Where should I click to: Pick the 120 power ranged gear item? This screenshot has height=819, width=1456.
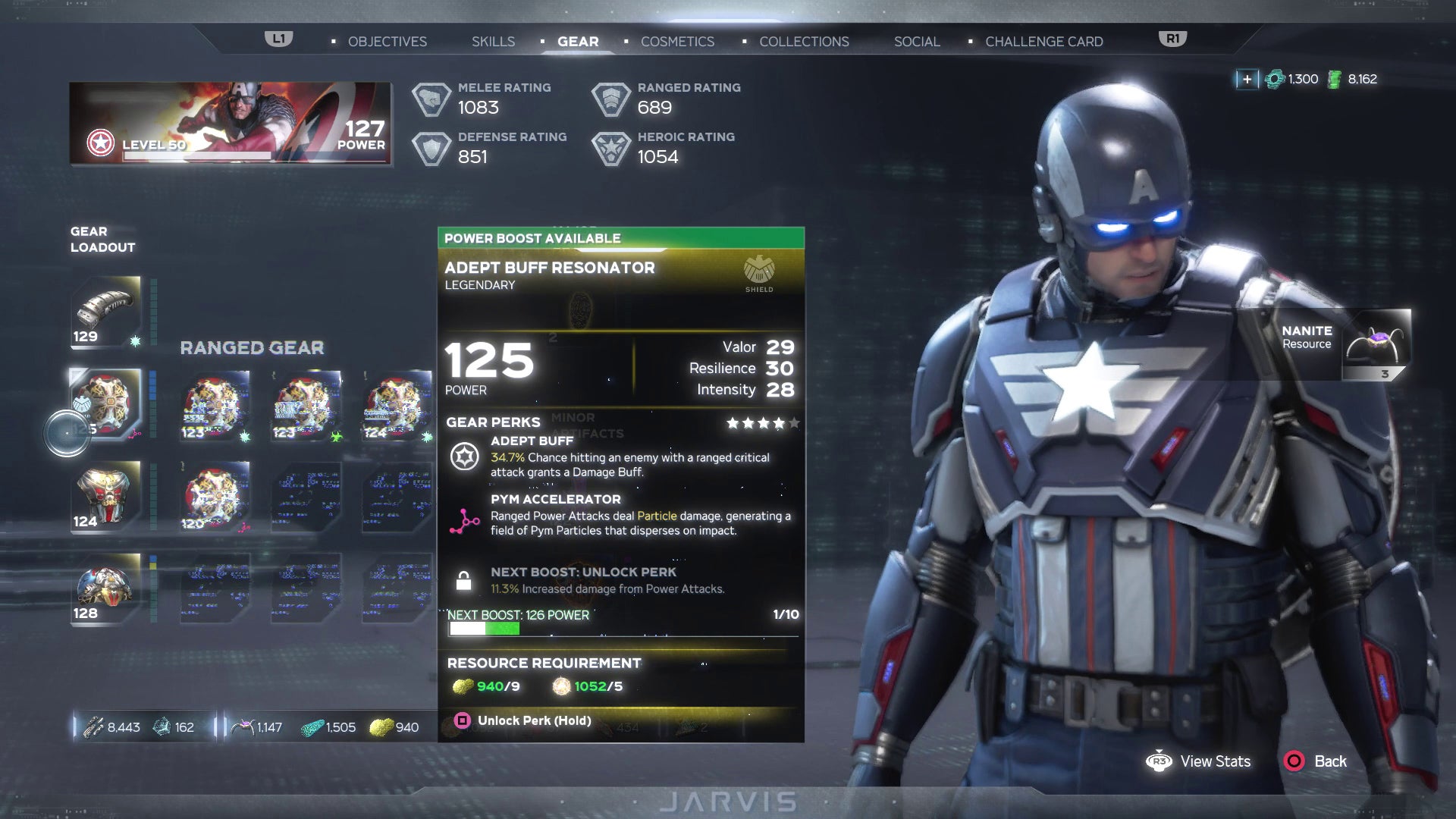coord(216,496)
